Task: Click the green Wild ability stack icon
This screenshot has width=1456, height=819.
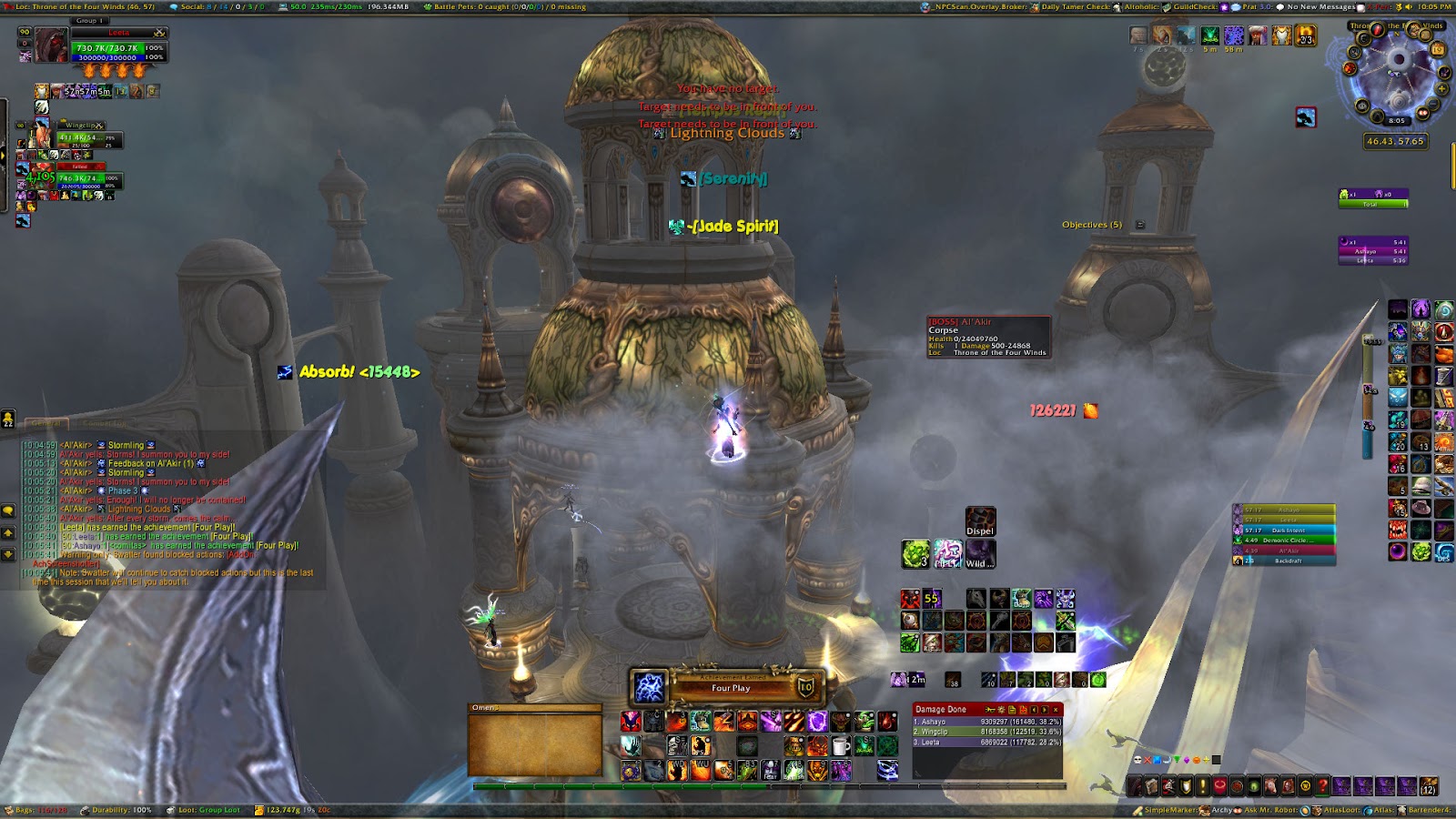Action: pyautogui.click(x=916, y=553)
